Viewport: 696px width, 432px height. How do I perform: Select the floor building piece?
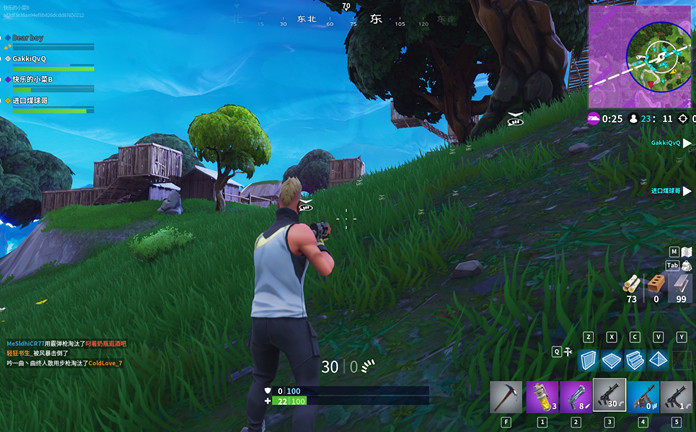pos(611,359)
